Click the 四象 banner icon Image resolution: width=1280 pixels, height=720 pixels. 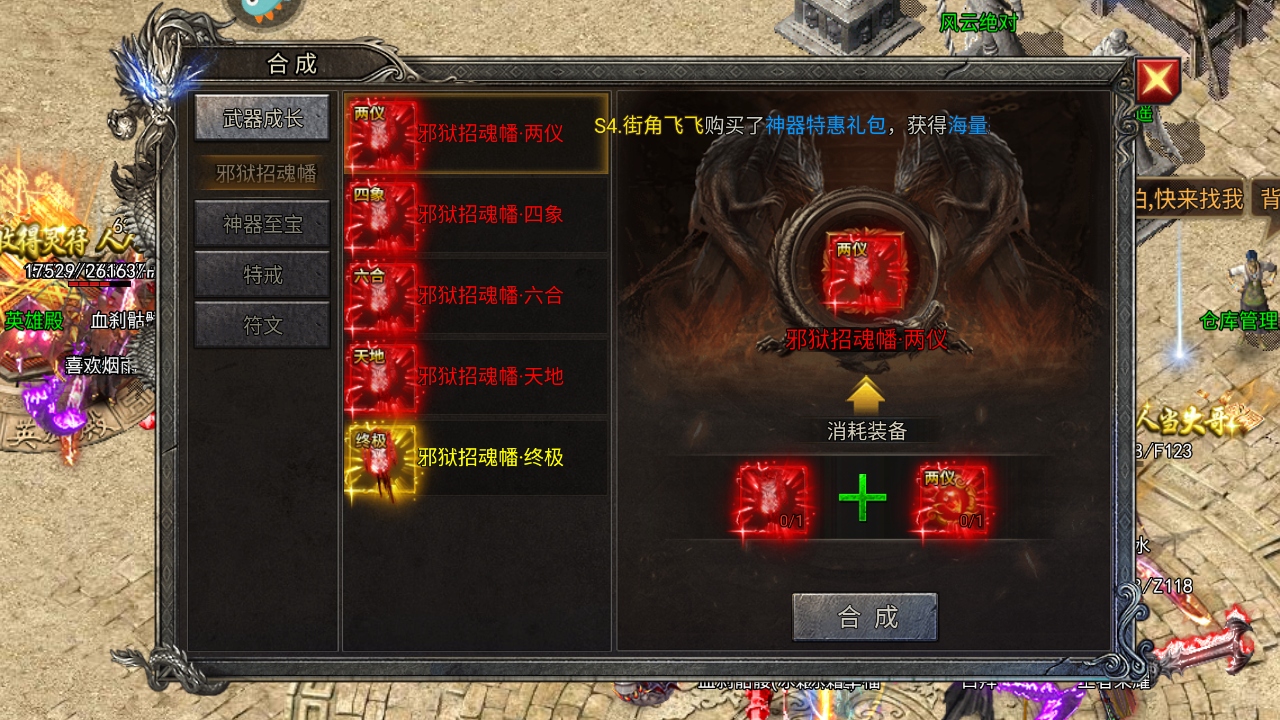[x=380, y=213]
